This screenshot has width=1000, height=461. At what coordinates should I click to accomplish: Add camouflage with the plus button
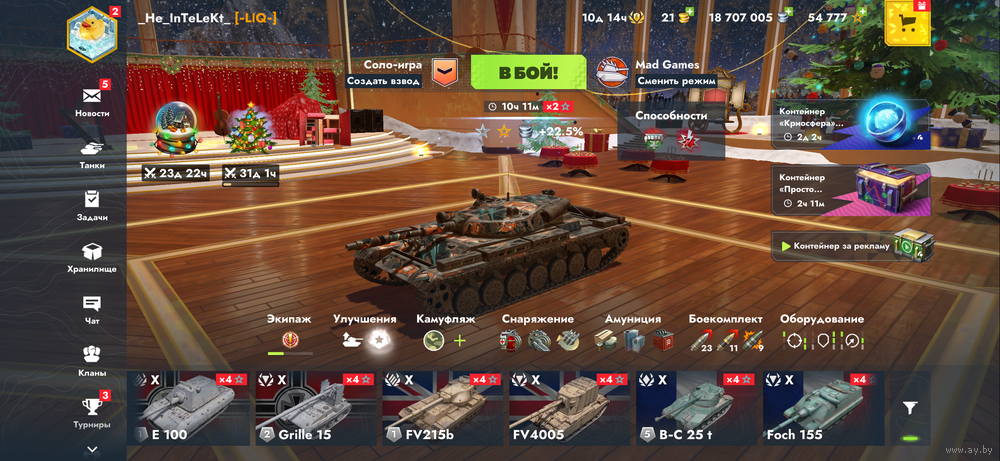[x=460, y=341]
